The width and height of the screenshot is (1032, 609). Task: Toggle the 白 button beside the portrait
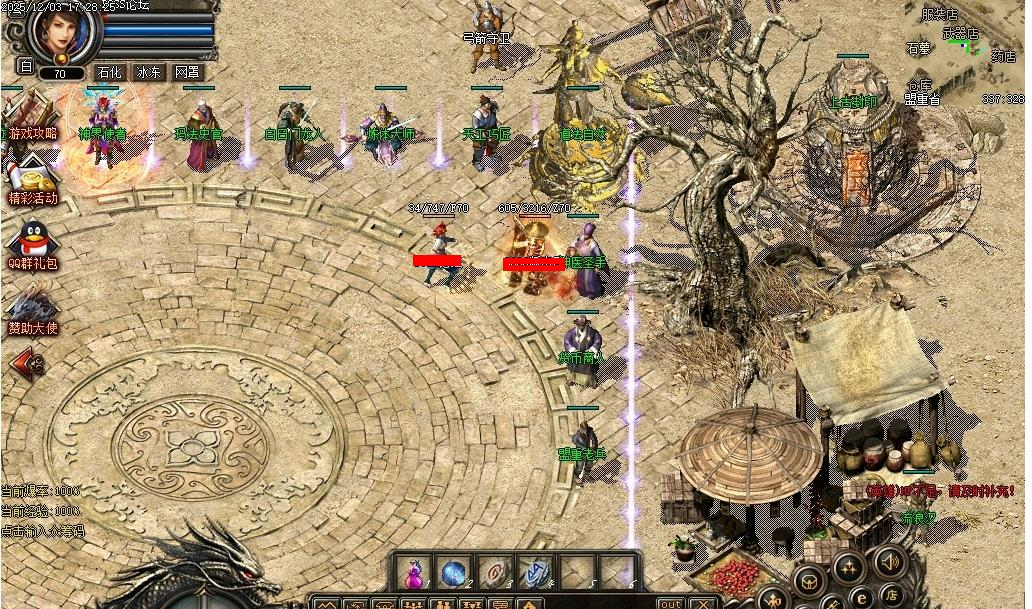(x=25, y=66)
